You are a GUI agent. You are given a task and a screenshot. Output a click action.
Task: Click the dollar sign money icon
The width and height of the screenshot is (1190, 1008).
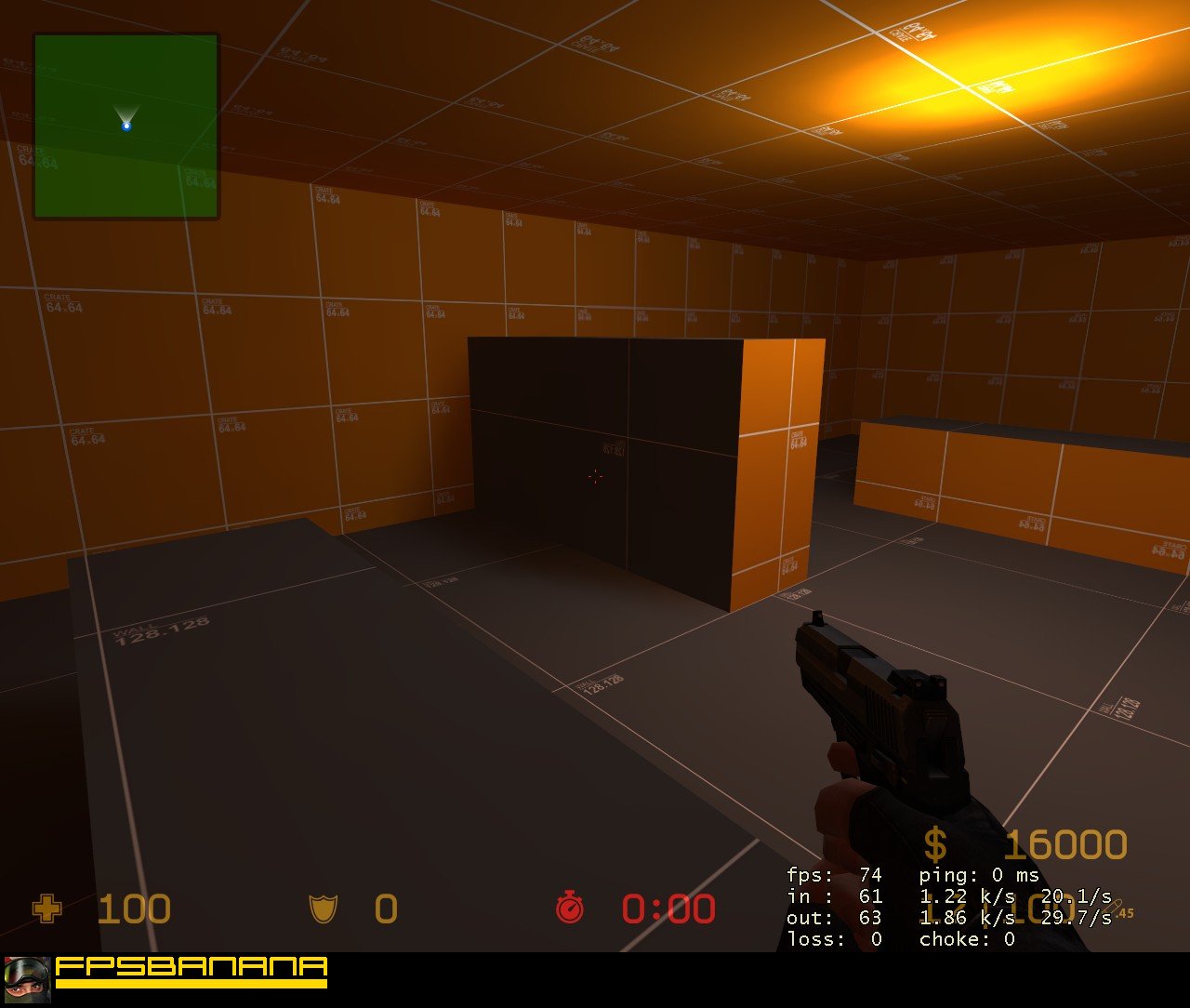935,844
